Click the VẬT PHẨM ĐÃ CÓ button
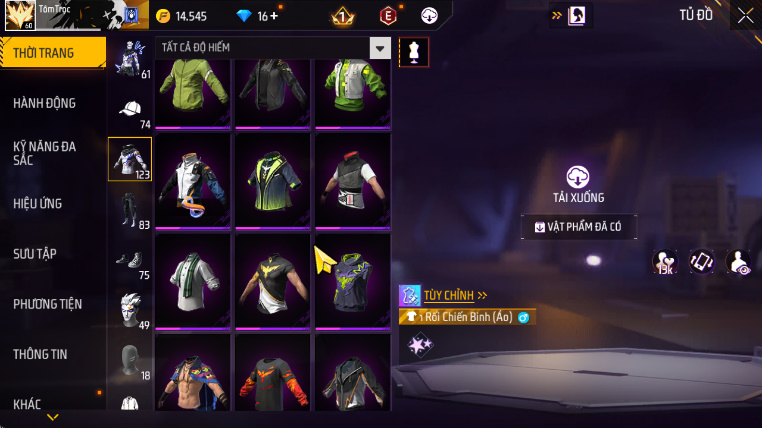Viewport: 762px width, 428px height. tap(579, 227)
